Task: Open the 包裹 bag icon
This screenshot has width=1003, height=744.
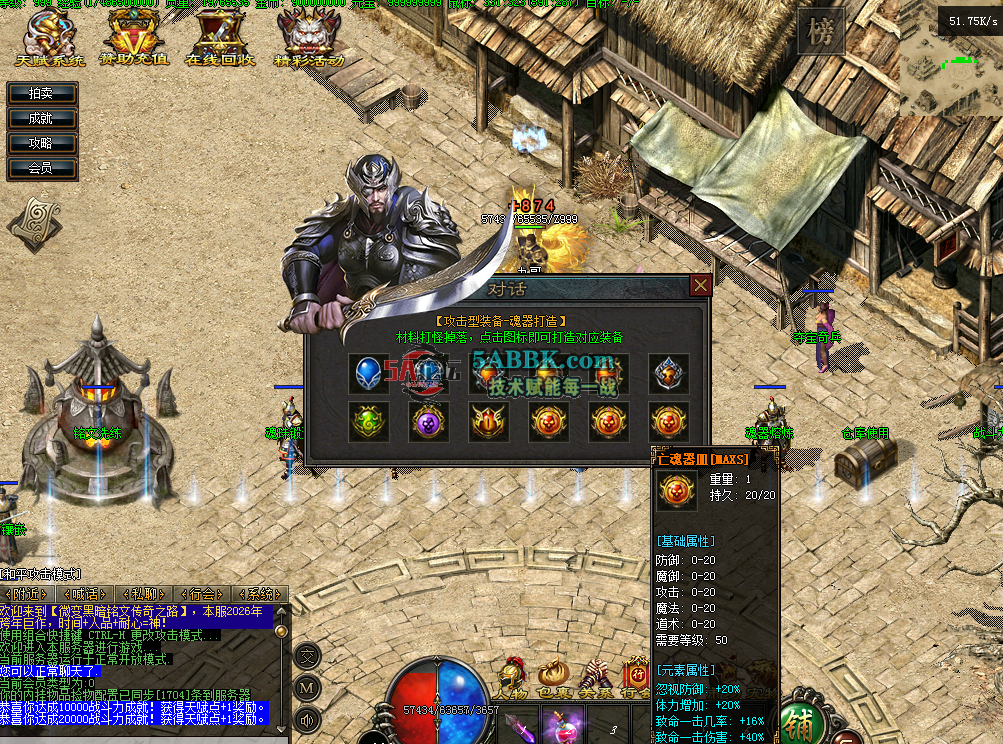Action: pyautogui.click(x=554, y=679)
